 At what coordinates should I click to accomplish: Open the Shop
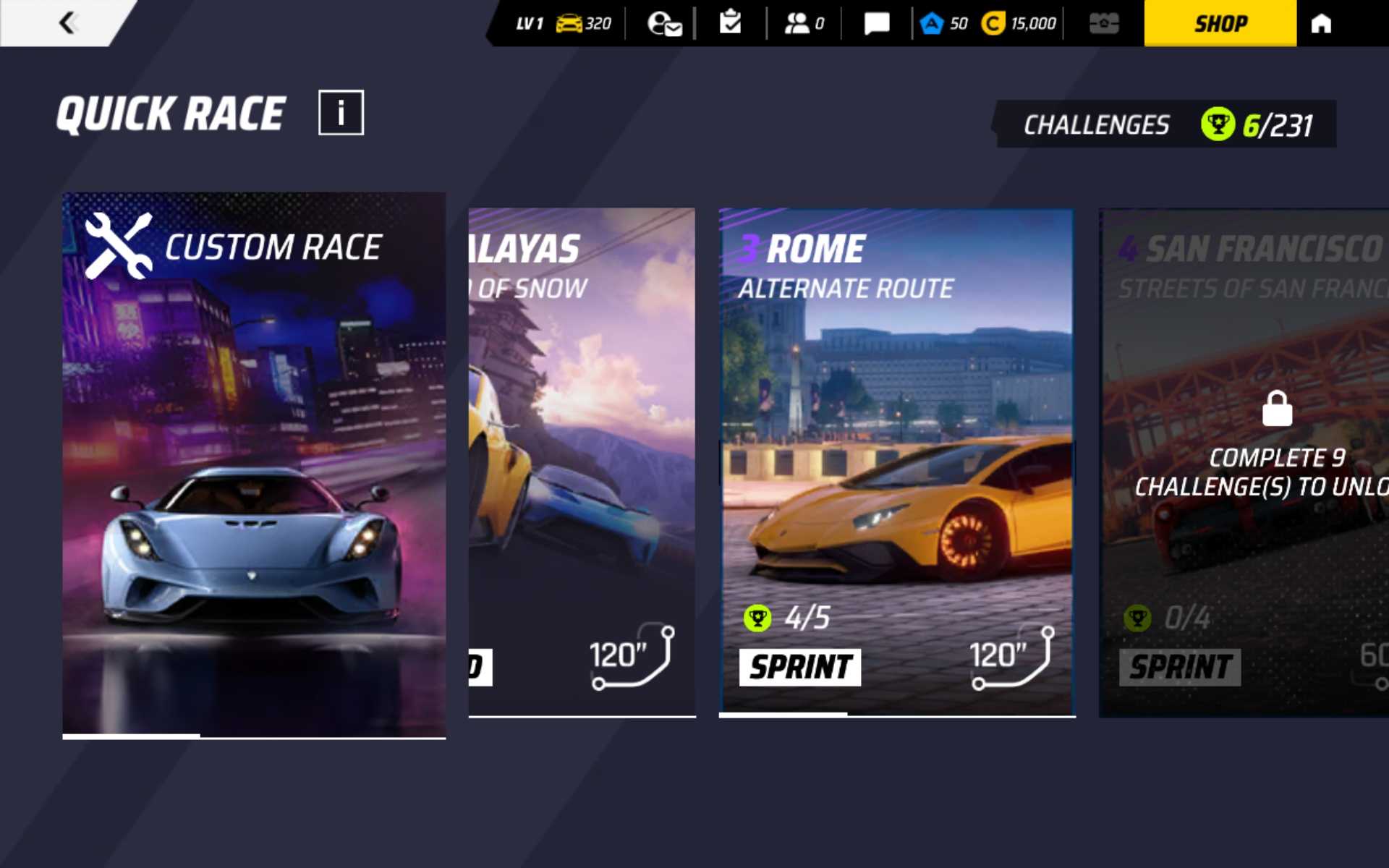1220,23
